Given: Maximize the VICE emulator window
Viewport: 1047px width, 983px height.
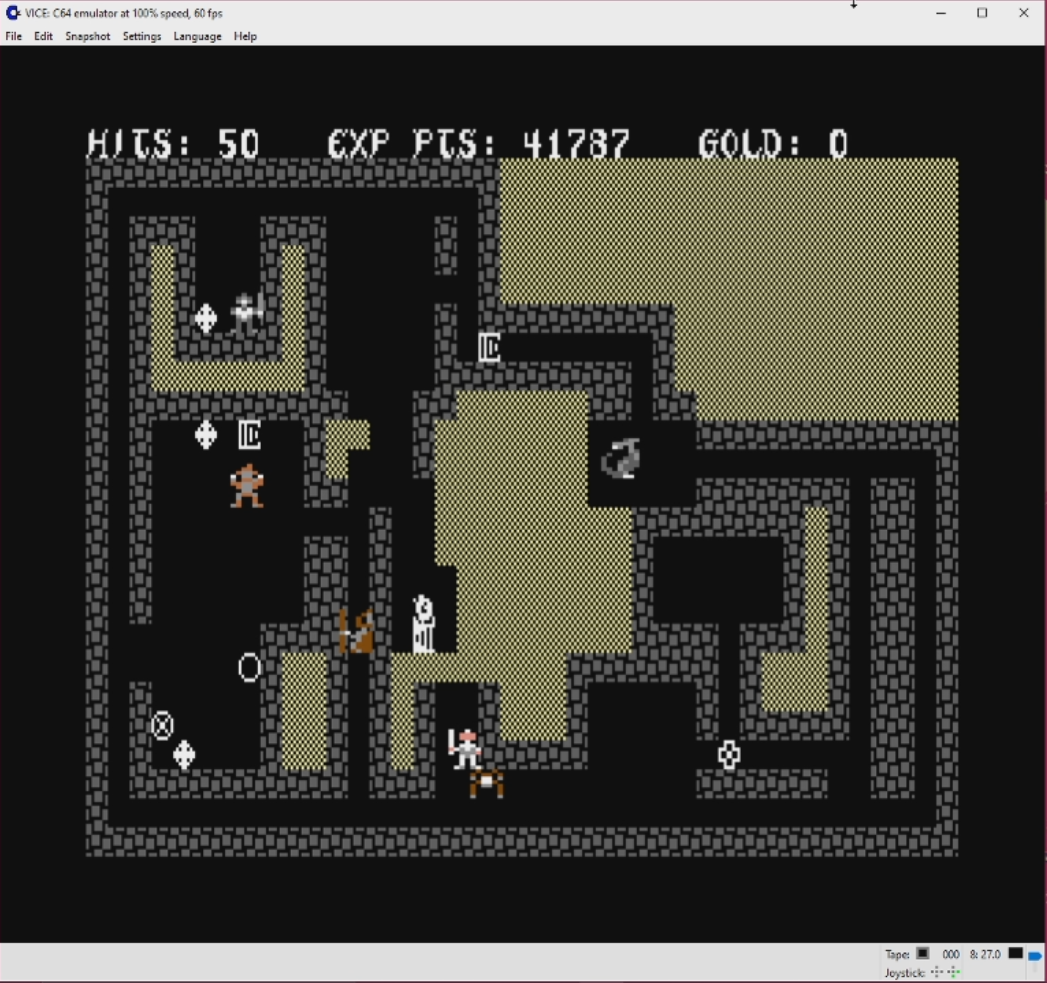Looking at the screenshot, I should pyautogui.click(x=982, y=13).
